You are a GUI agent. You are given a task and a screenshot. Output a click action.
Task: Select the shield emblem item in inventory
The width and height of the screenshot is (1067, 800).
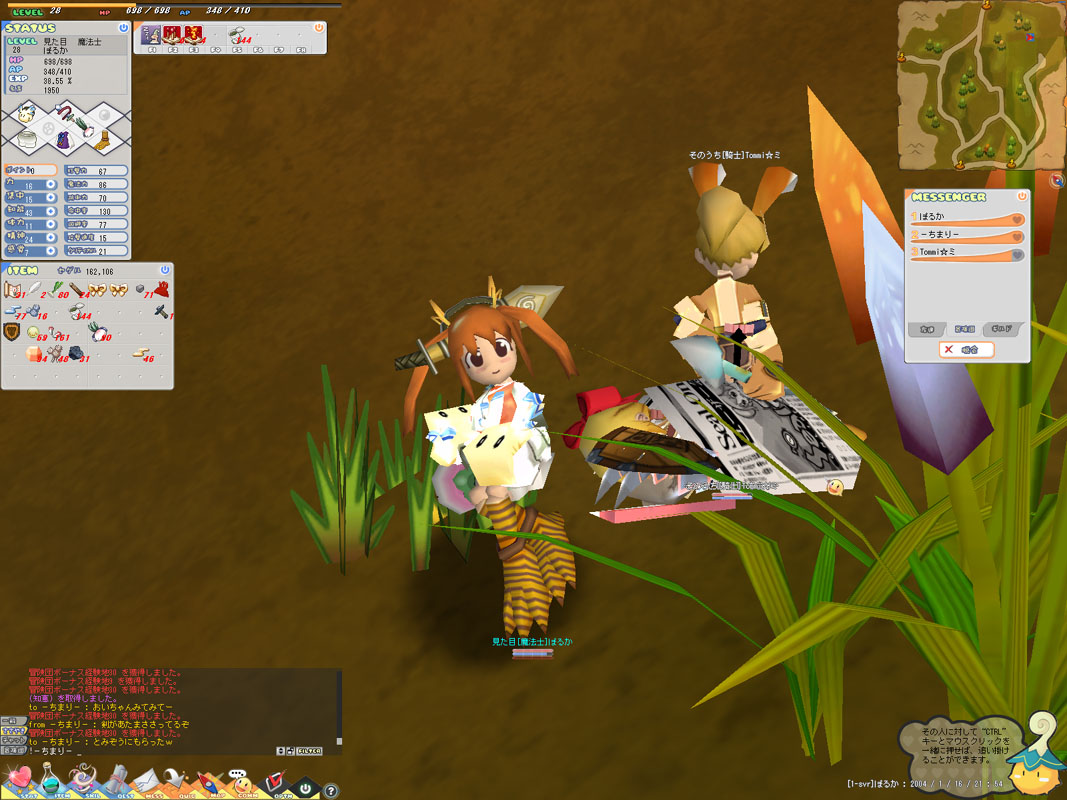point(12,332)
